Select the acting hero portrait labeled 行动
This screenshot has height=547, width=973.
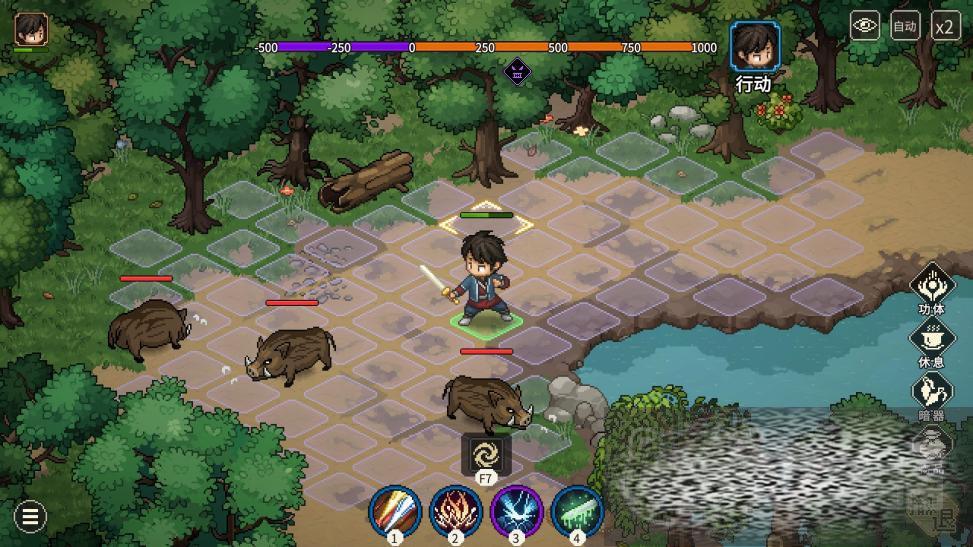[x=754, y=47]
